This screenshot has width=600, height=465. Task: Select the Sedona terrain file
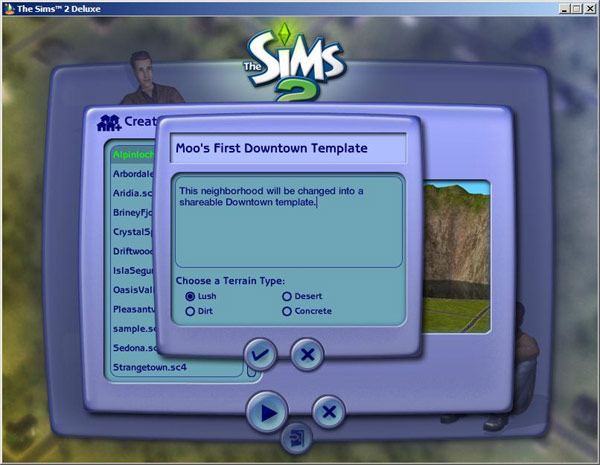tap(135, 348)
